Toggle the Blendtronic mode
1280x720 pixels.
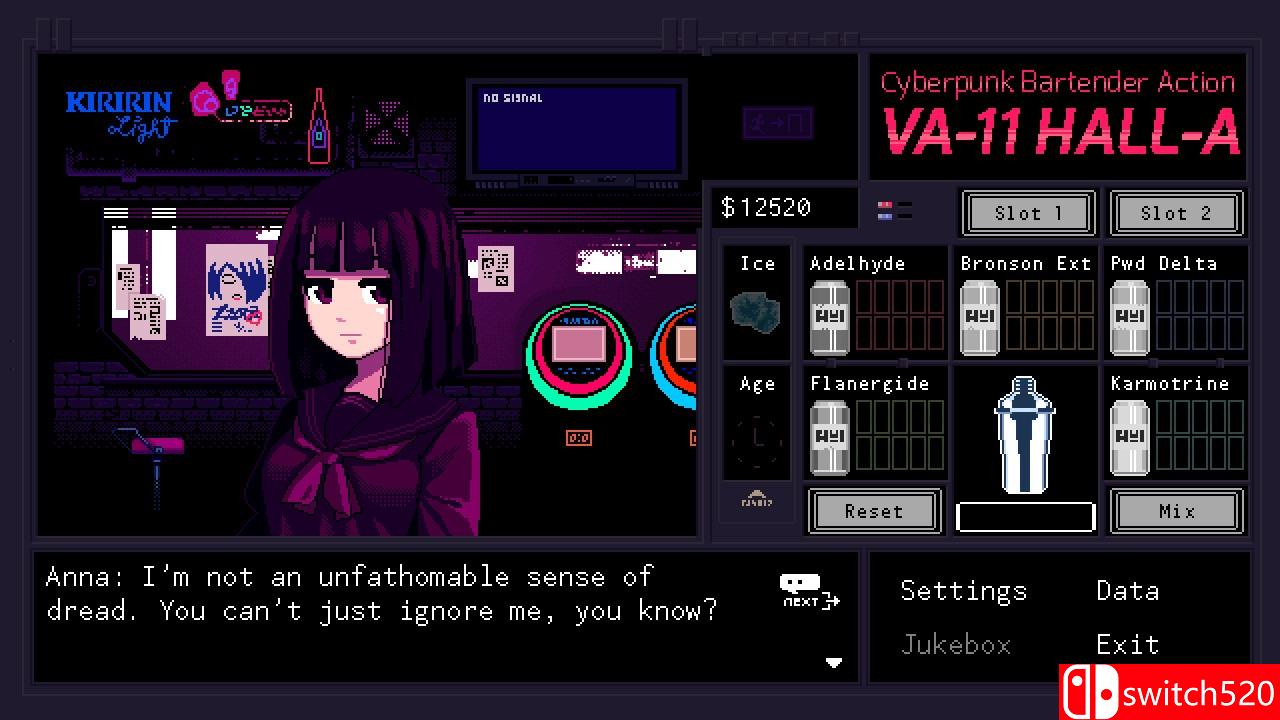756,502
